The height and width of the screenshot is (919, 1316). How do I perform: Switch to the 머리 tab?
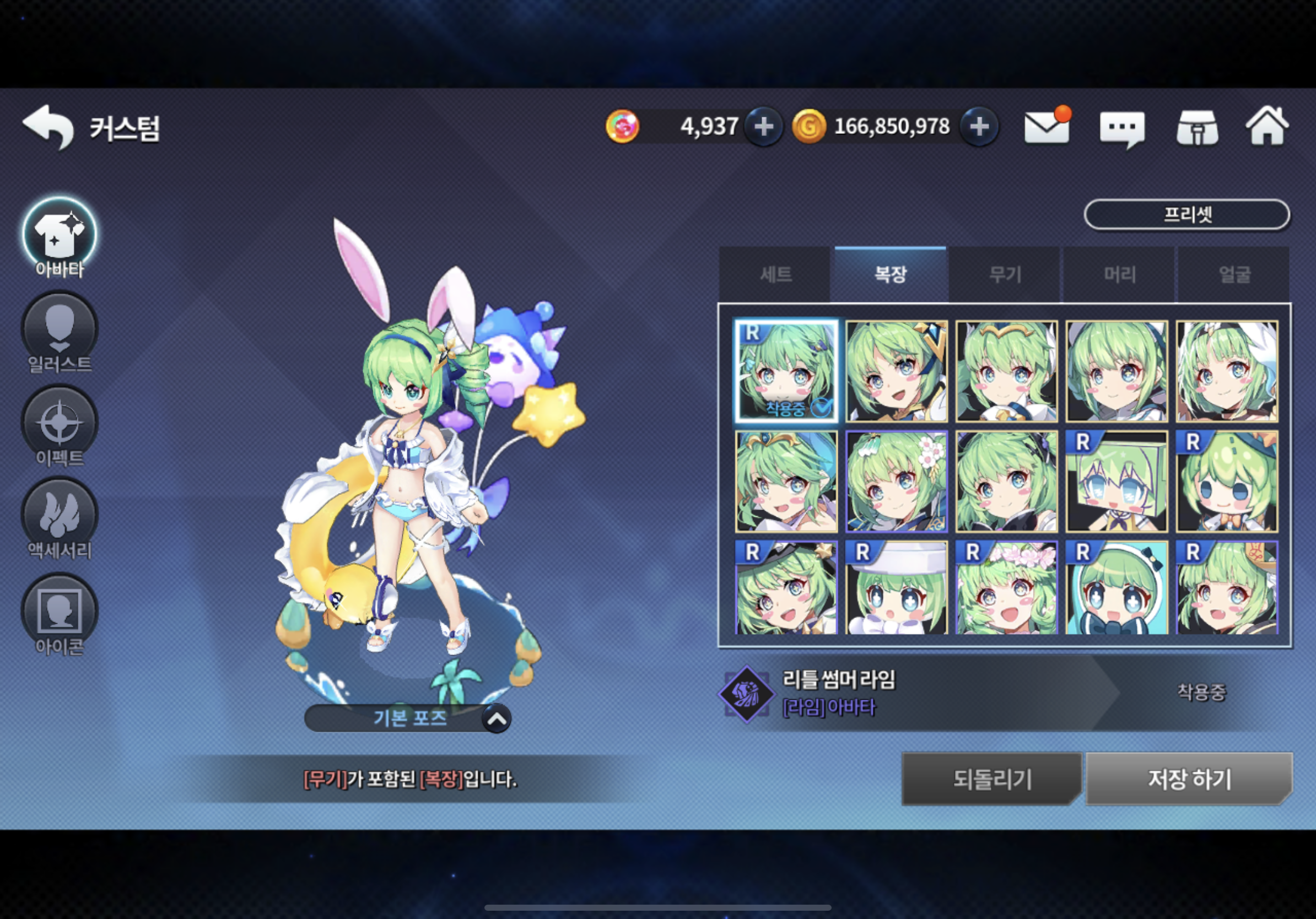click(x=1119, y=274)
